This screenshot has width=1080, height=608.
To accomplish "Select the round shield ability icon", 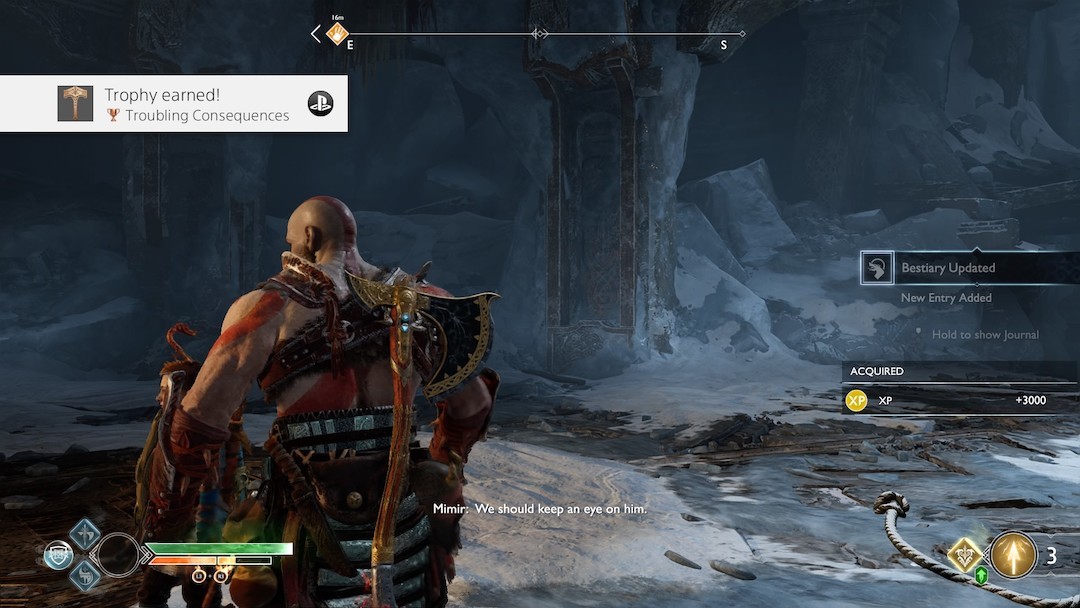I will point(58,555).
